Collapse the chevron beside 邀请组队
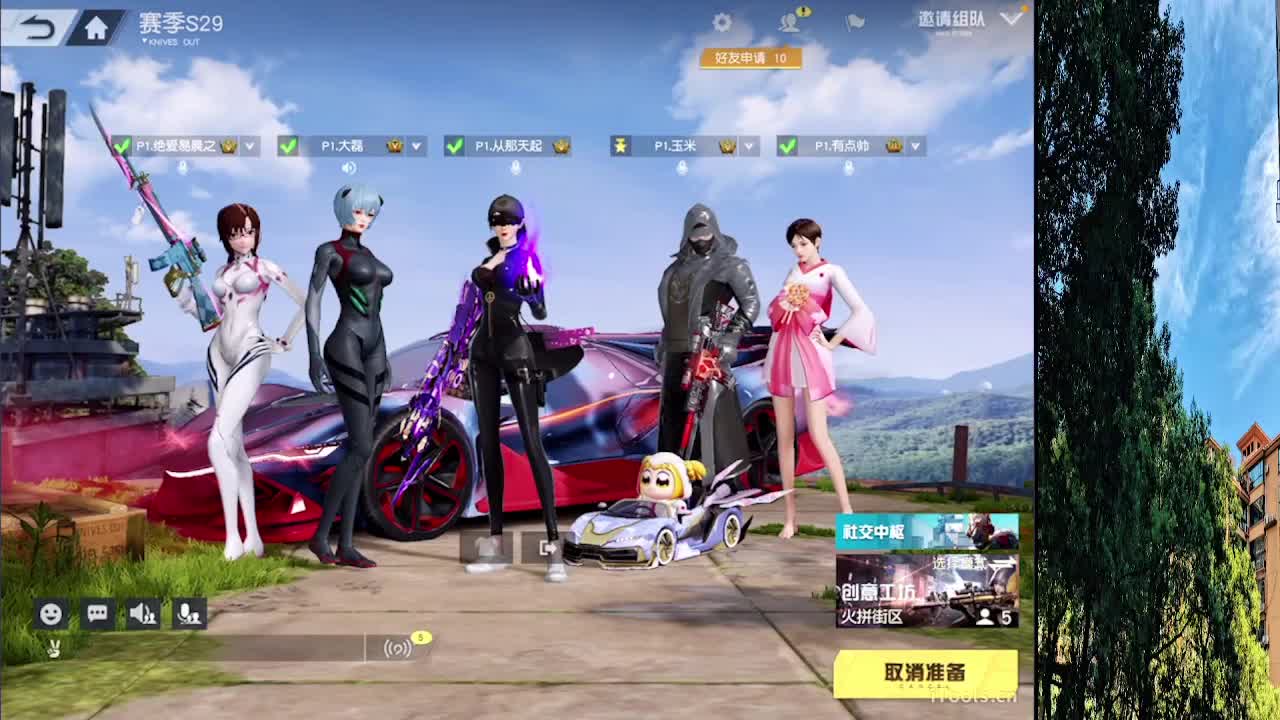Image resolution: width=1280 pixels, height=720 pixels. coord(1014,17)
